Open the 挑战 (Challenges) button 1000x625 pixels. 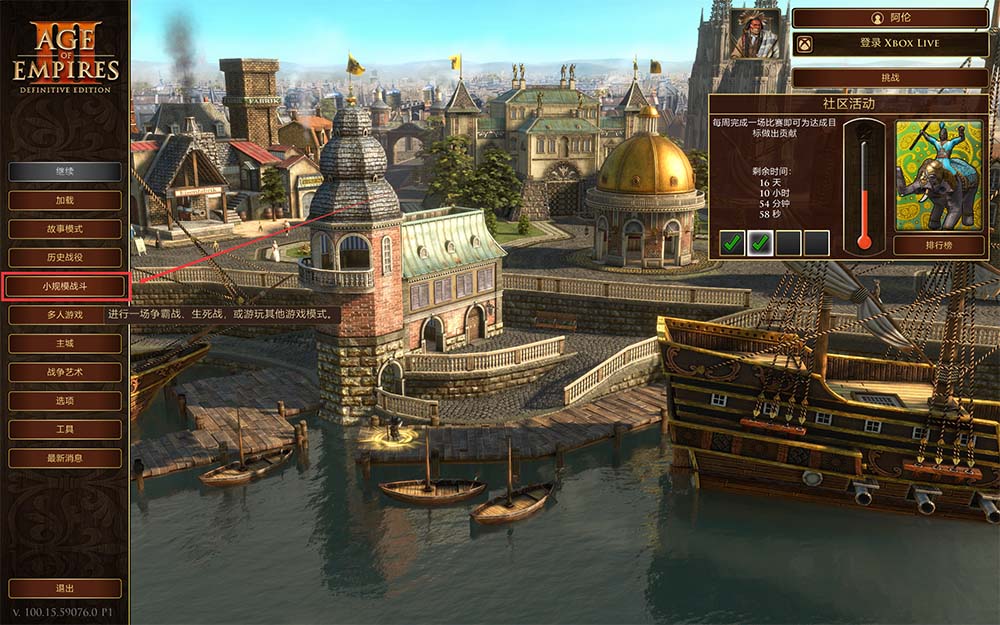(x=890, y=78)
